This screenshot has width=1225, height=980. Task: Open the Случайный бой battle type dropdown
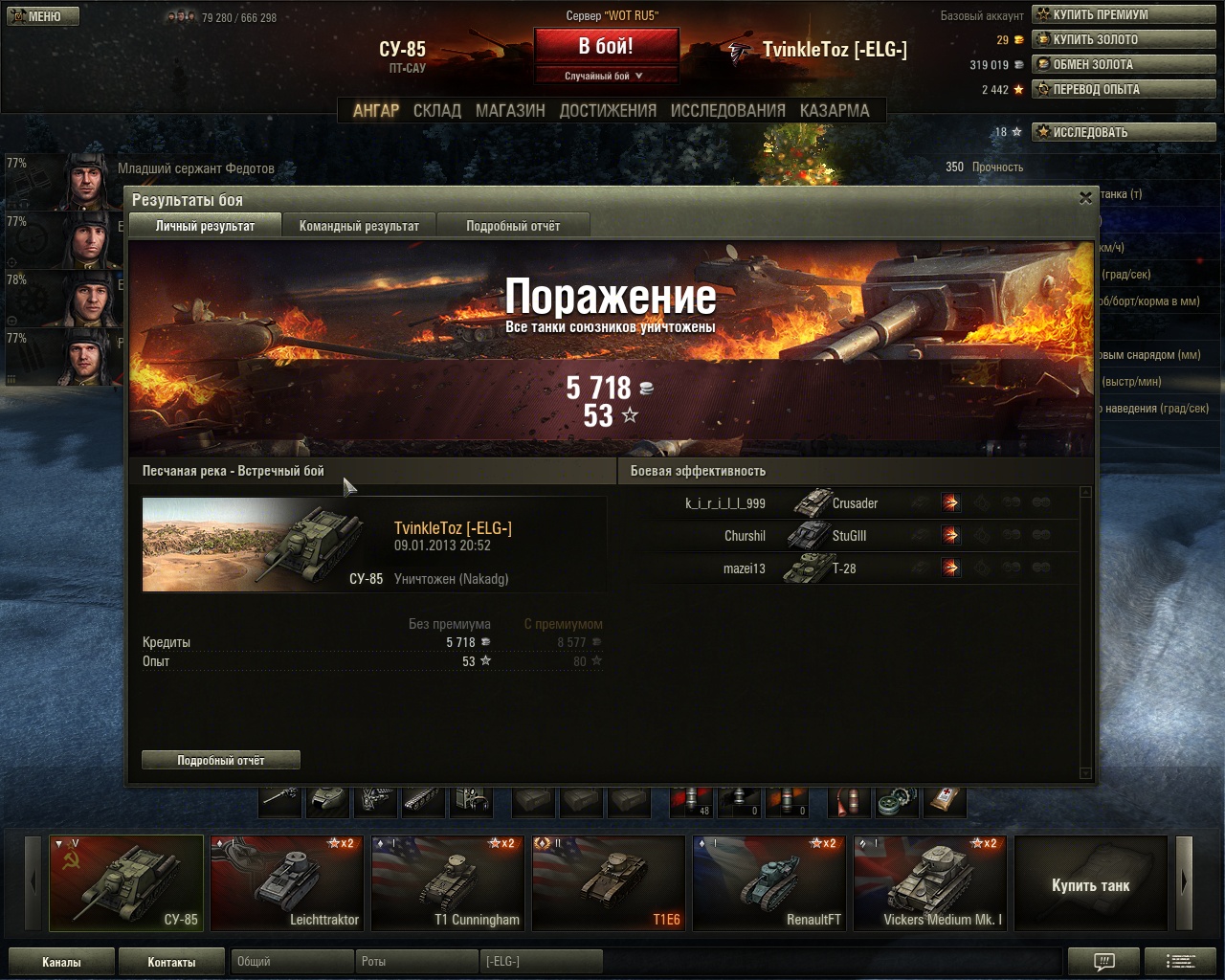[x=605, y=76]
